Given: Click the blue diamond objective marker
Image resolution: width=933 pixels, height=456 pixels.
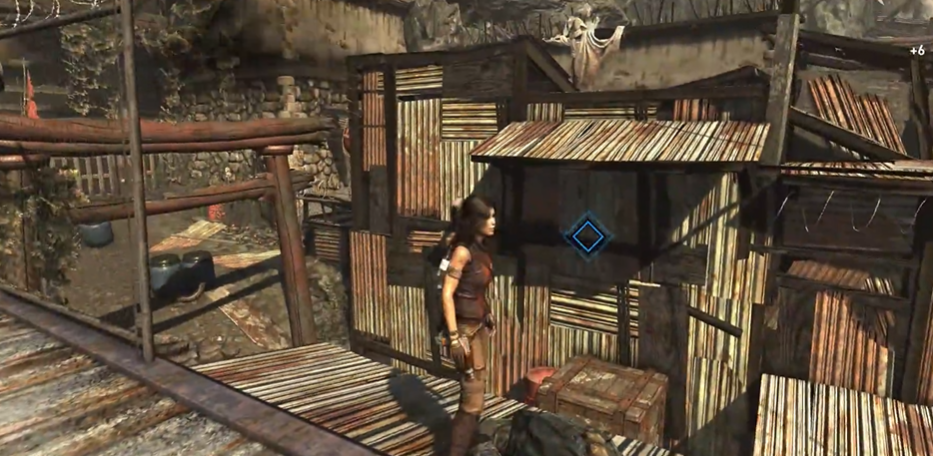Looking at the screenshot, I should click(x=587, y=236).
